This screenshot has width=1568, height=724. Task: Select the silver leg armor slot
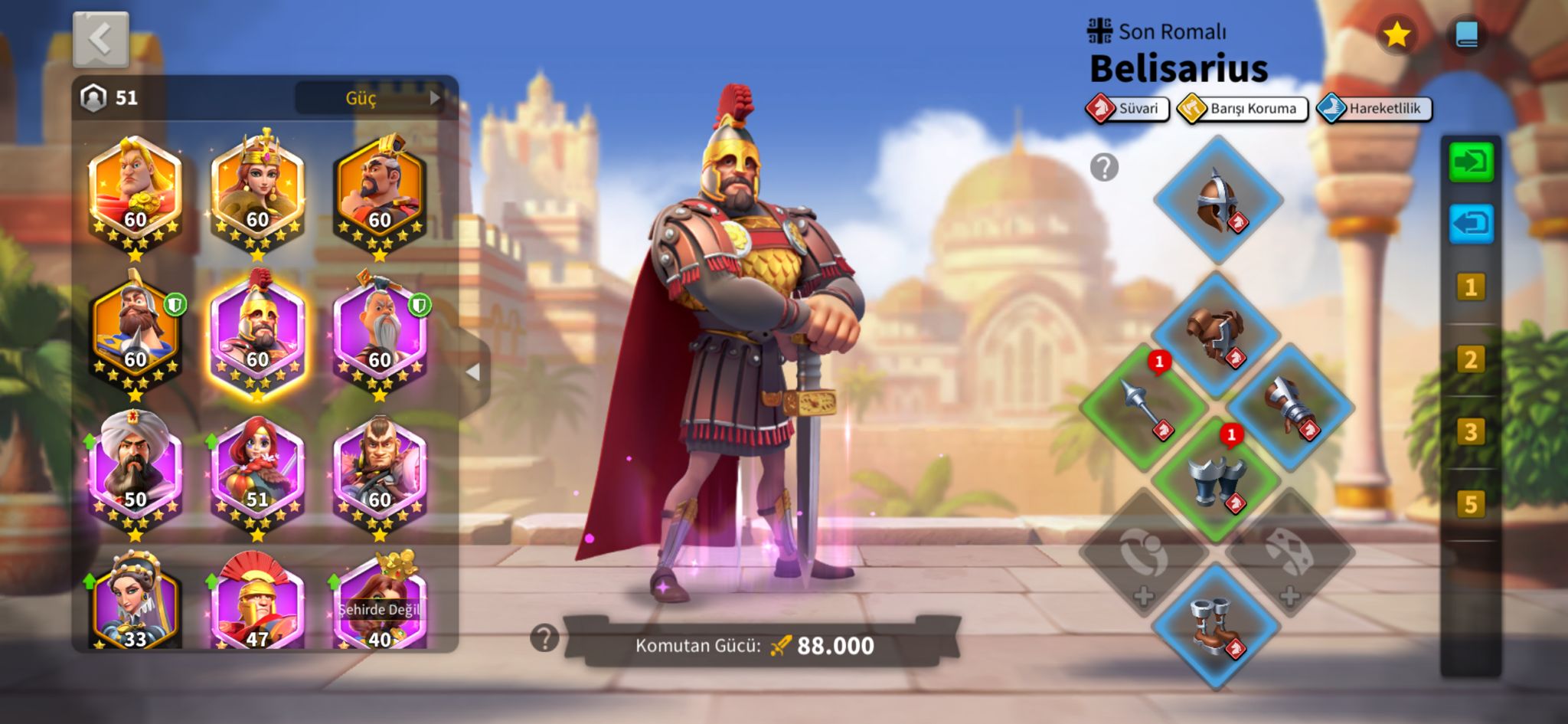click(1216, 480)
